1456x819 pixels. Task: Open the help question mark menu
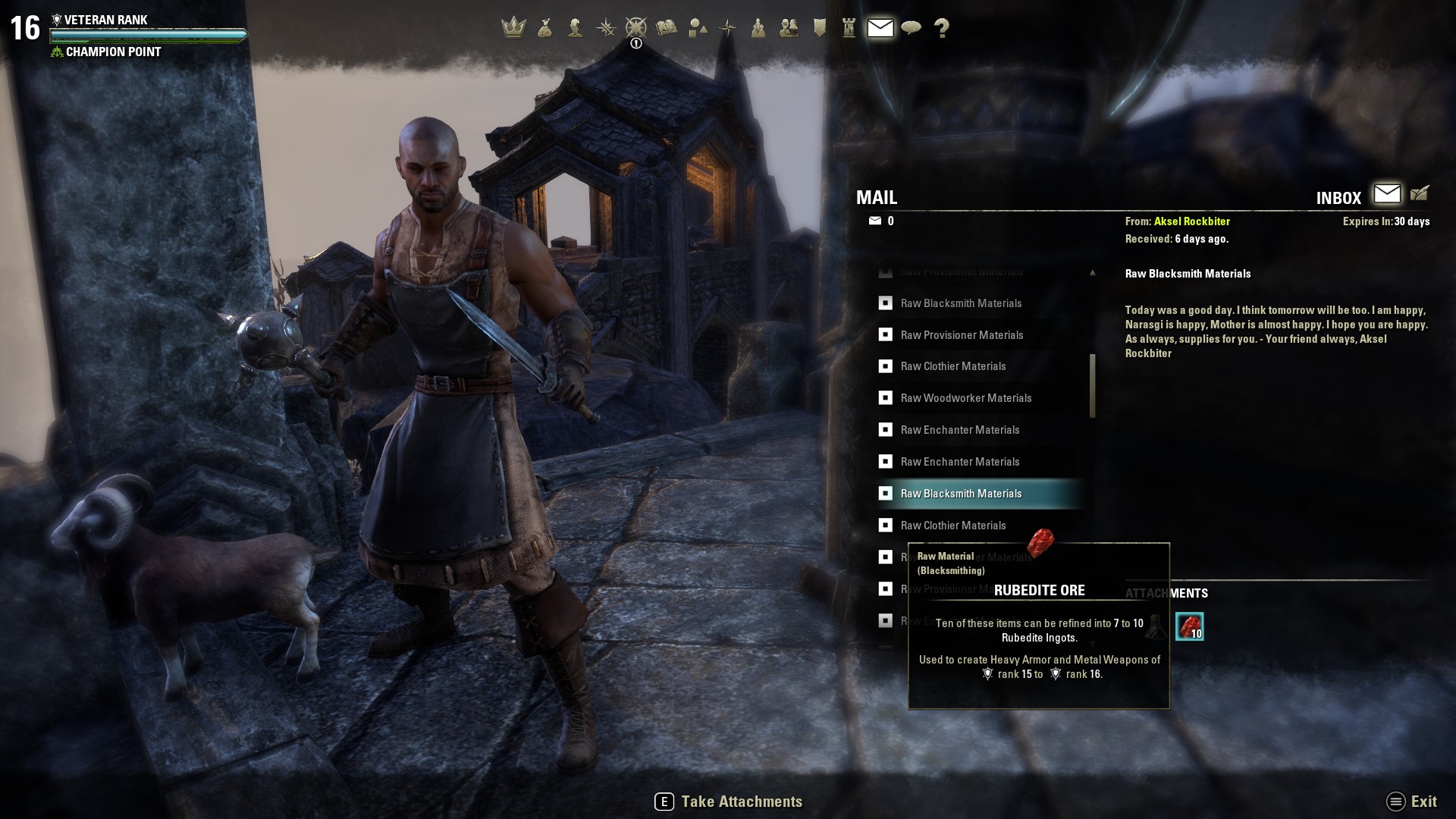[x=942, y=28]
